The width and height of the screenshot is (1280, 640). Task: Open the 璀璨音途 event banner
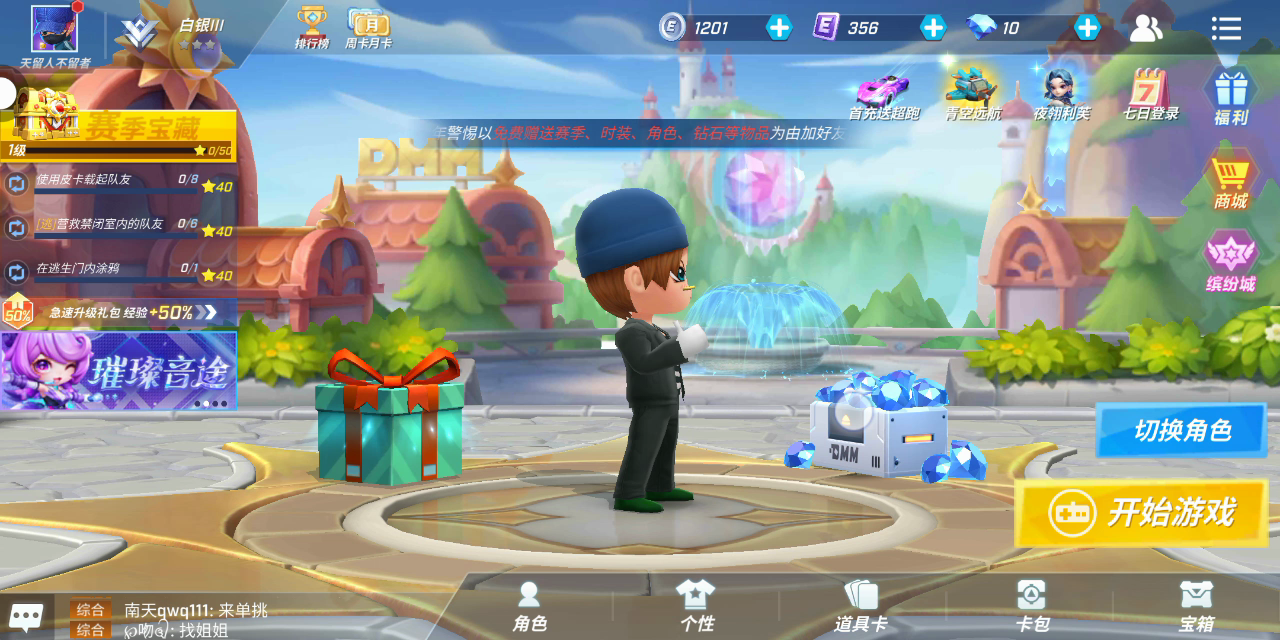coord(118,370)
